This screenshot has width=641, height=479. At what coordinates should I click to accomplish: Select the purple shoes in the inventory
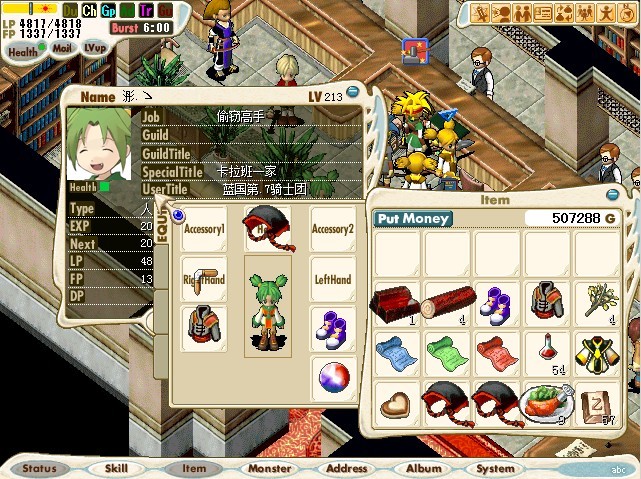[496, 302]
